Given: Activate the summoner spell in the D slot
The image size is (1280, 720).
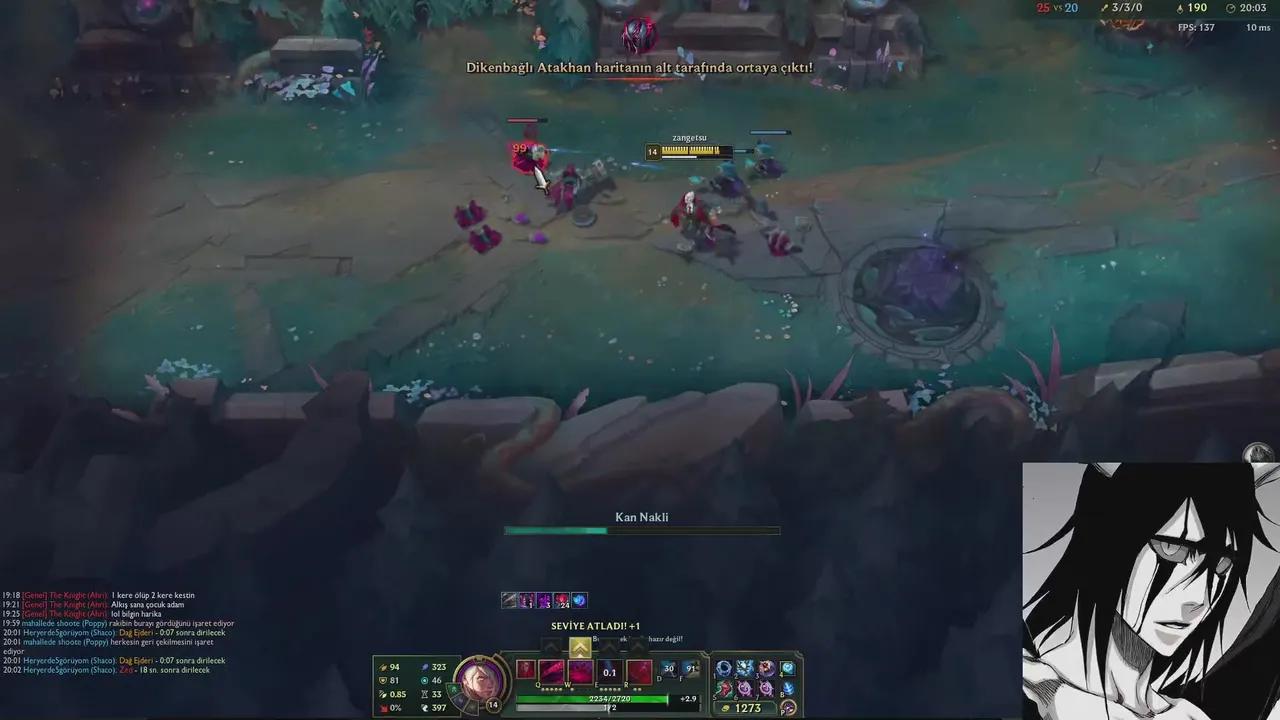Looking at the screenshot, I should click(670, 670).
